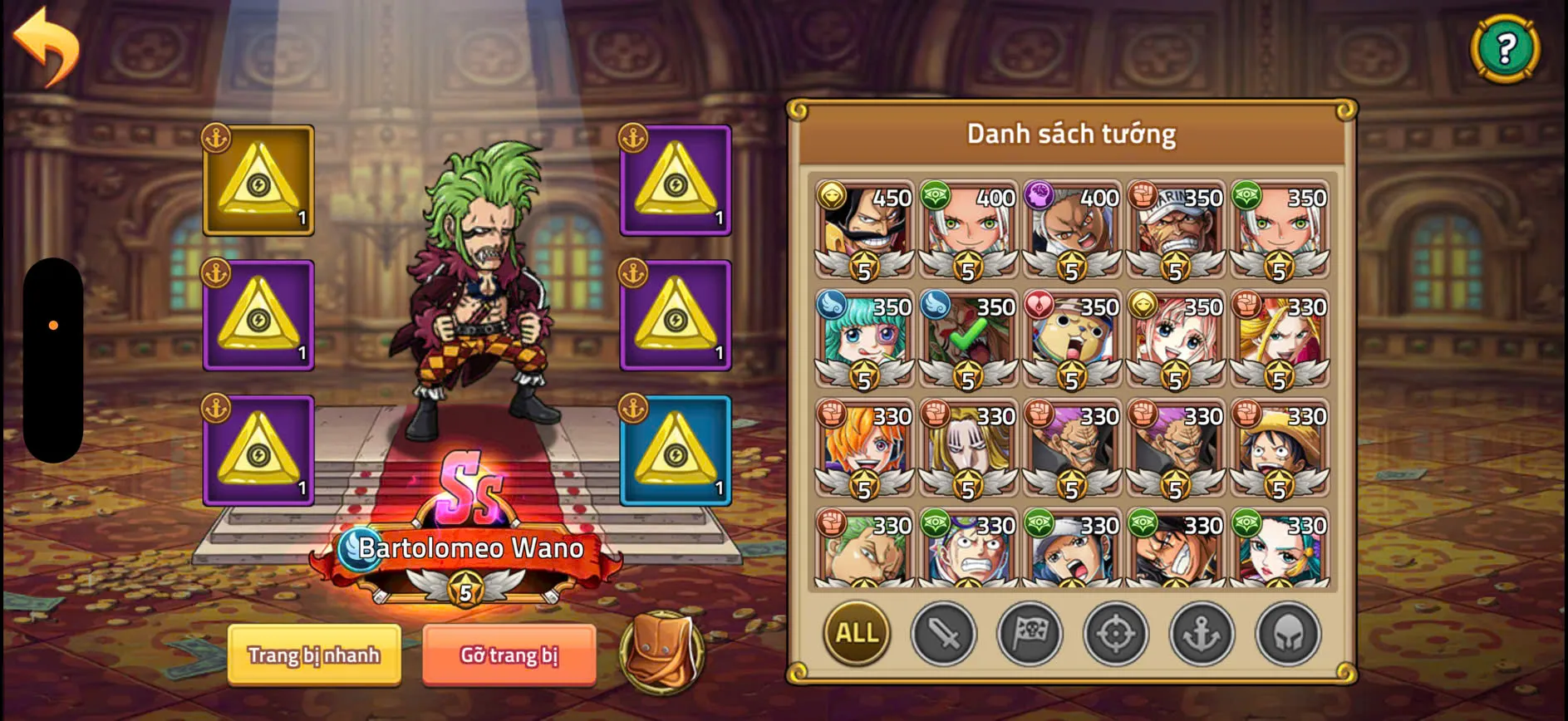Toggle the ALL hero filter

tap(857, 634)
